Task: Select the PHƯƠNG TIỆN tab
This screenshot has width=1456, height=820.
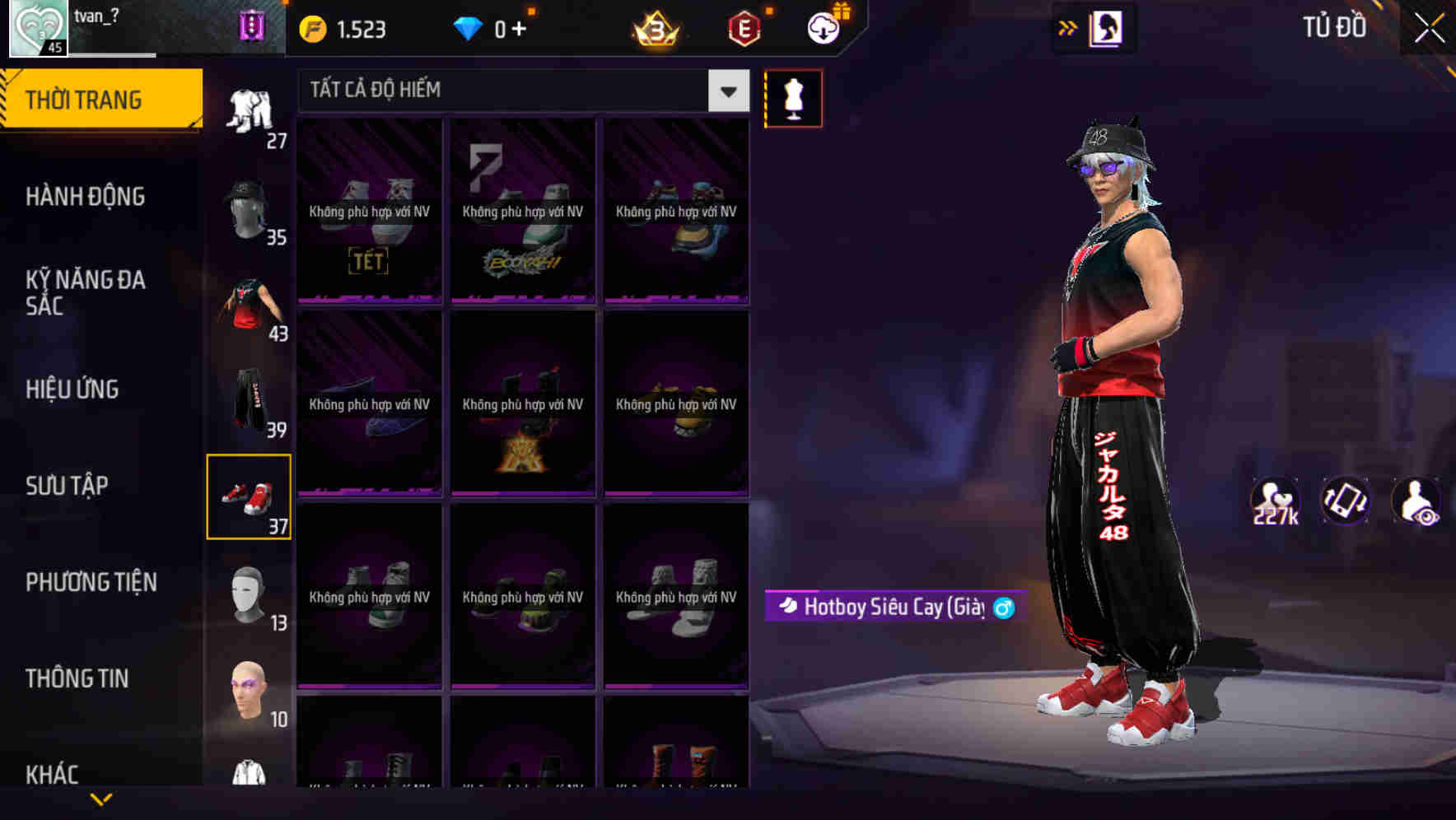Action: (91, 582)
